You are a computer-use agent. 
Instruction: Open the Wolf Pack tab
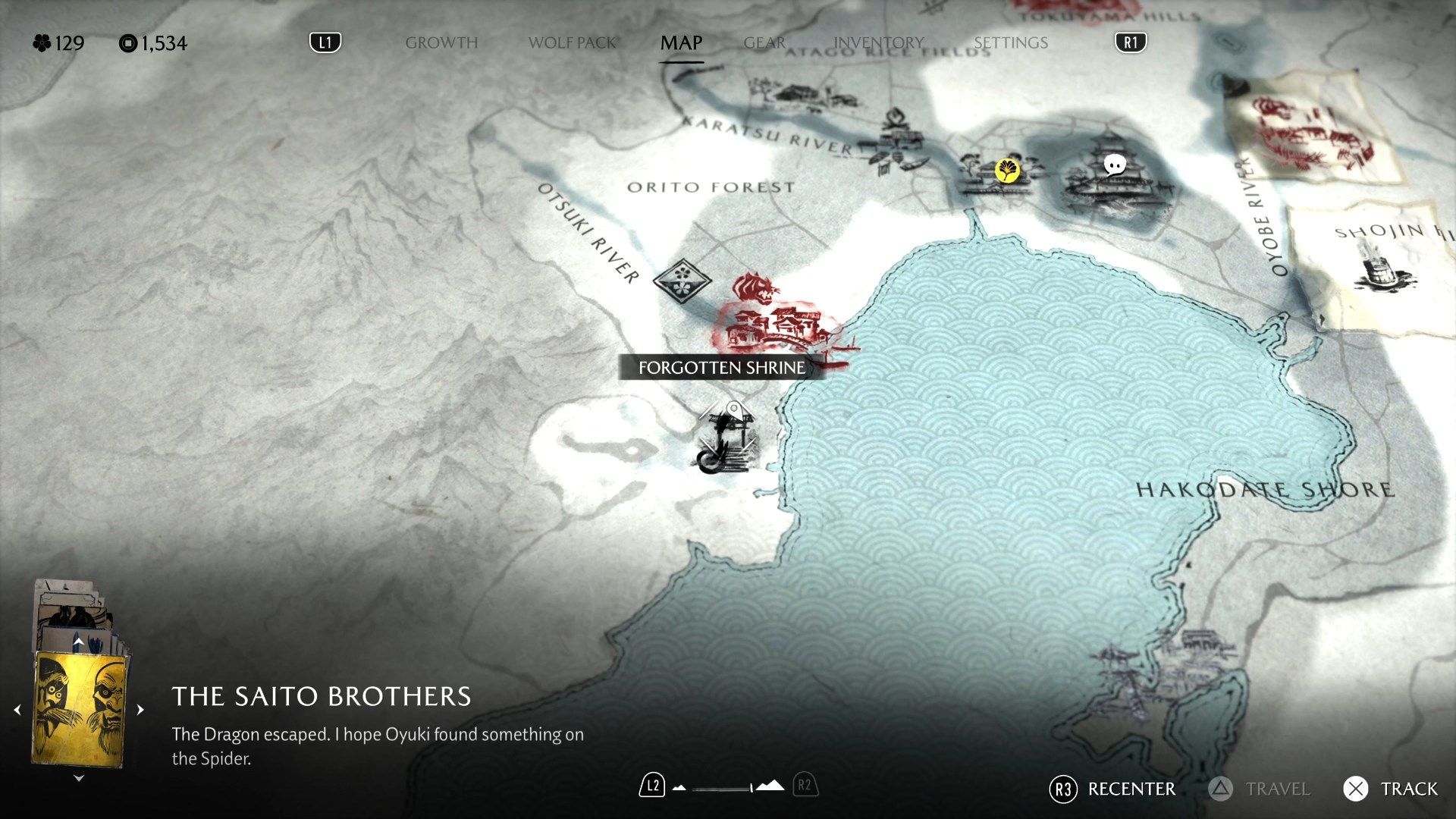pyautogui.click(x=572, y=43)
